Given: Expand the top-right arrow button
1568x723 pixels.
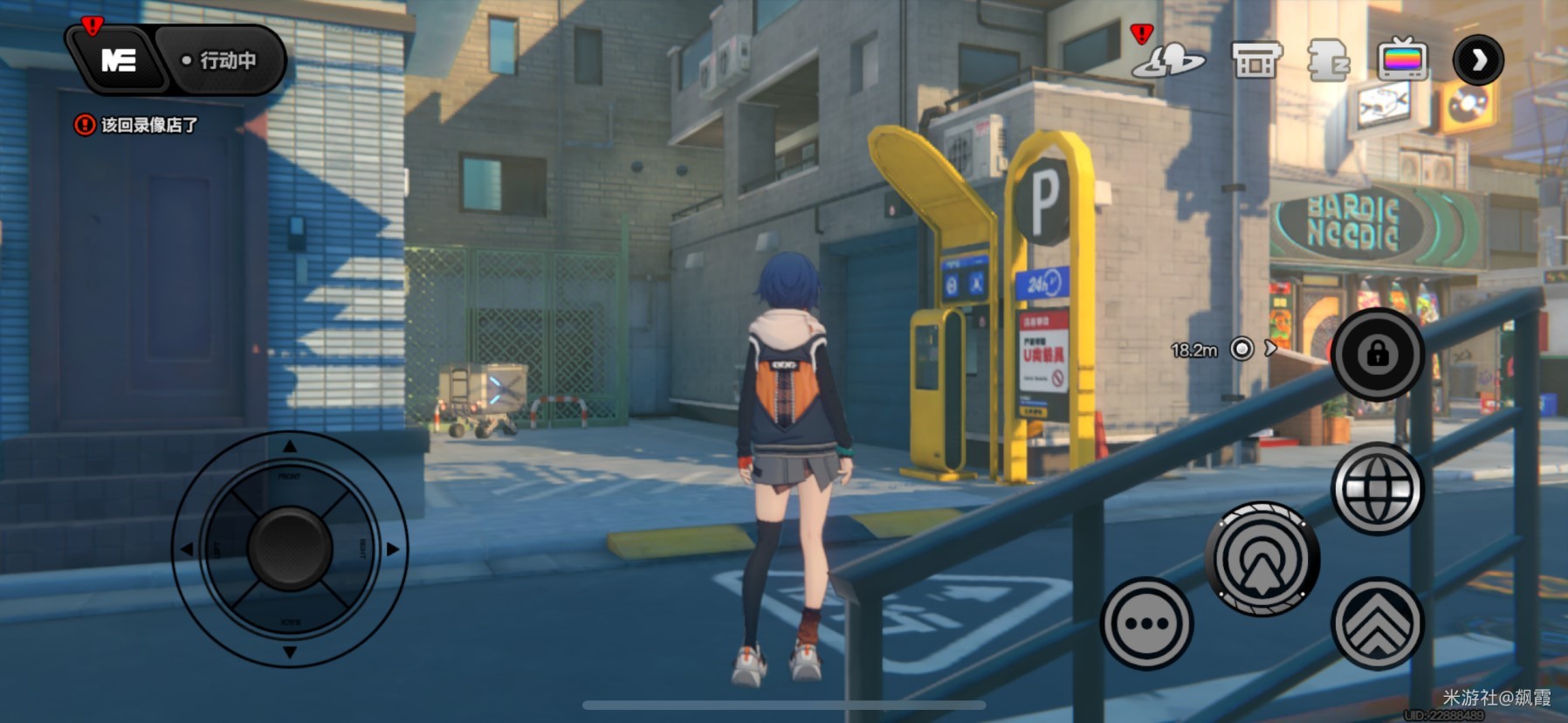Looking at the screenshot, I should click(x=1478, y=60).
